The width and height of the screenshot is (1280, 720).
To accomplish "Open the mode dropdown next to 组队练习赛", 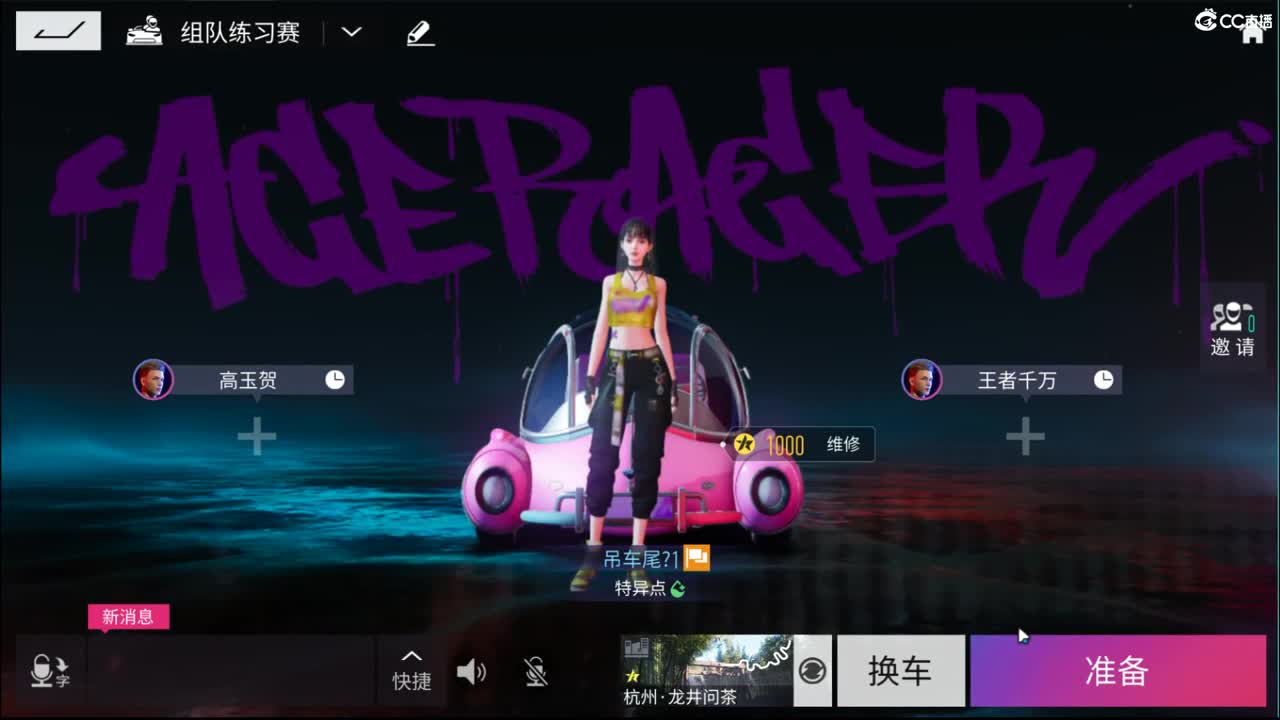I will [351, 31].
